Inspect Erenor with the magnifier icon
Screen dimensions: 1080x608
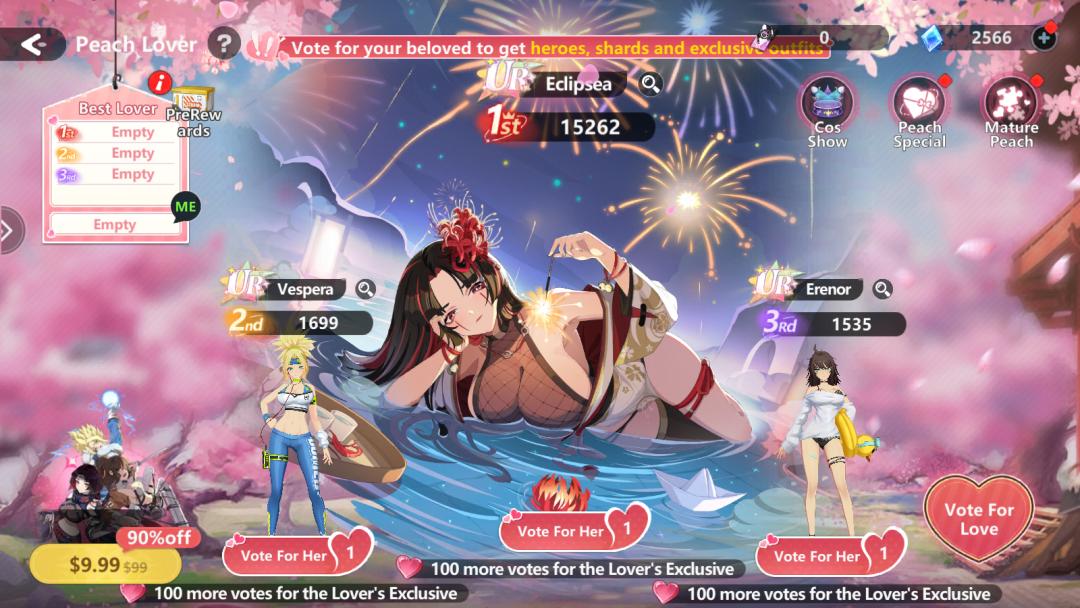(882, 289)
